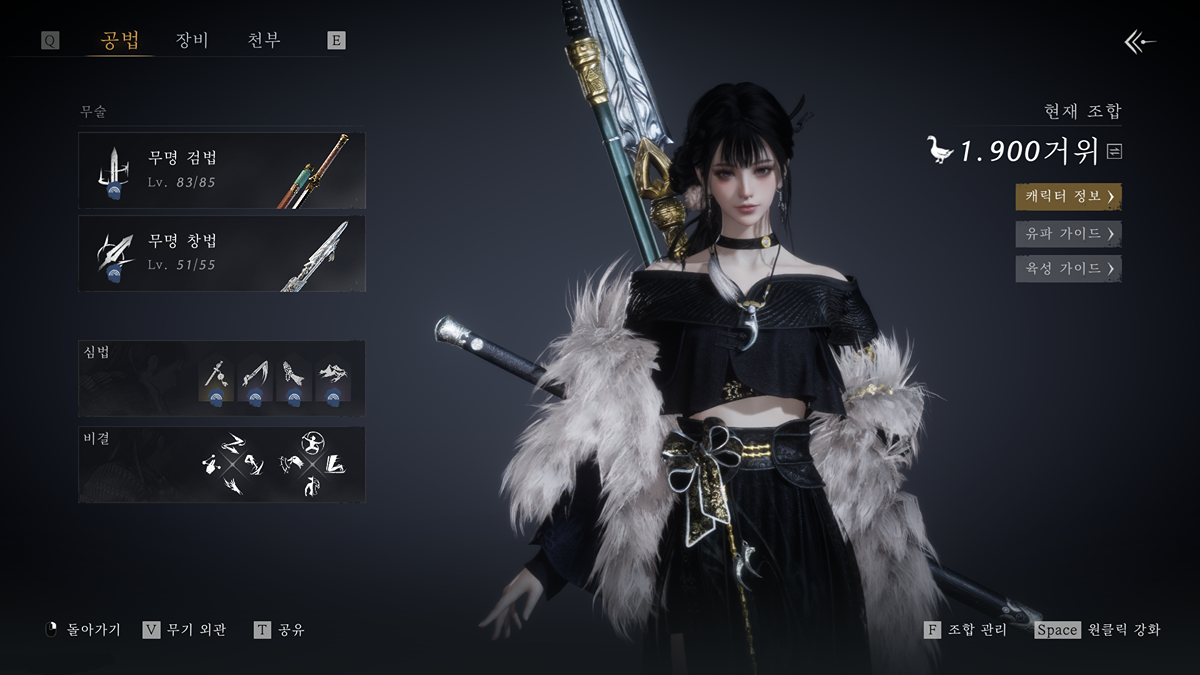Viewport: 1200px width, 675px height.
Task: Open the 육성 가이드
Action: [1068, 268]
